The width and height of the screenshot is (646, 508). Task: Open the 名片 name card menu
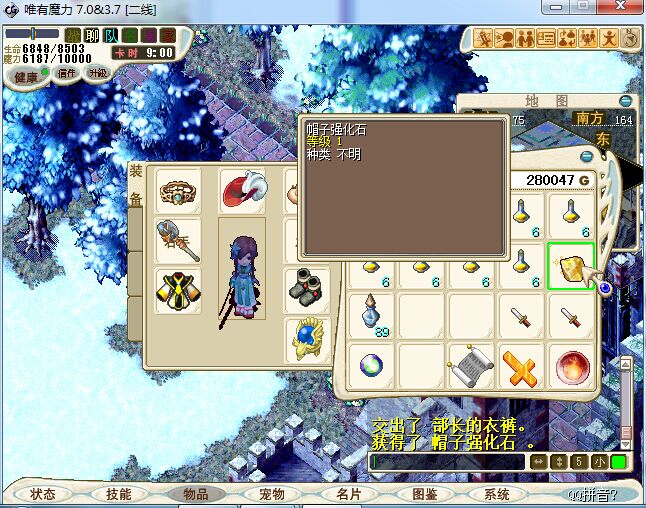click(348, 493)
